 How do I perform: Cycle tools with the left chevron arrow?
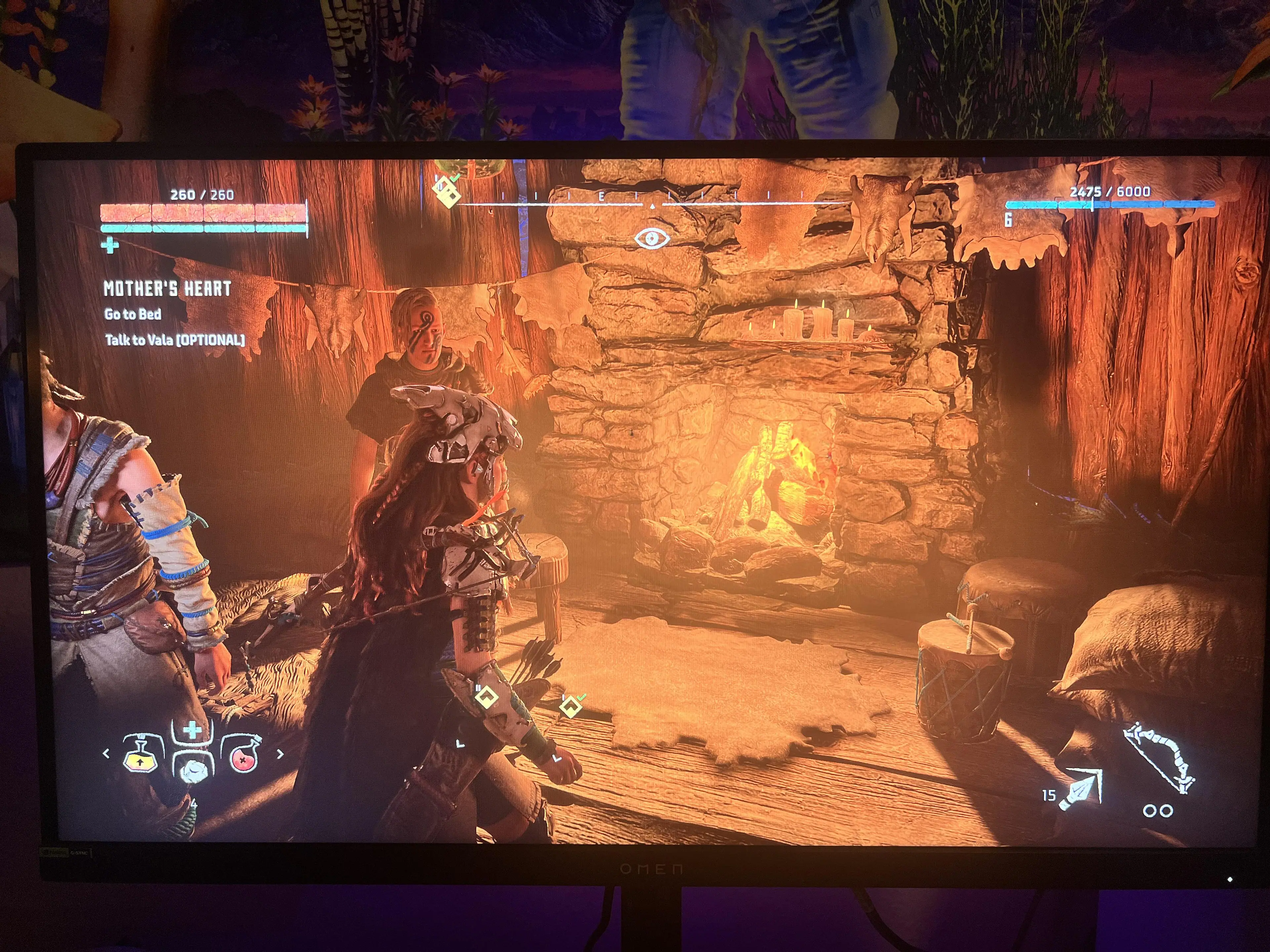point(106,753)
